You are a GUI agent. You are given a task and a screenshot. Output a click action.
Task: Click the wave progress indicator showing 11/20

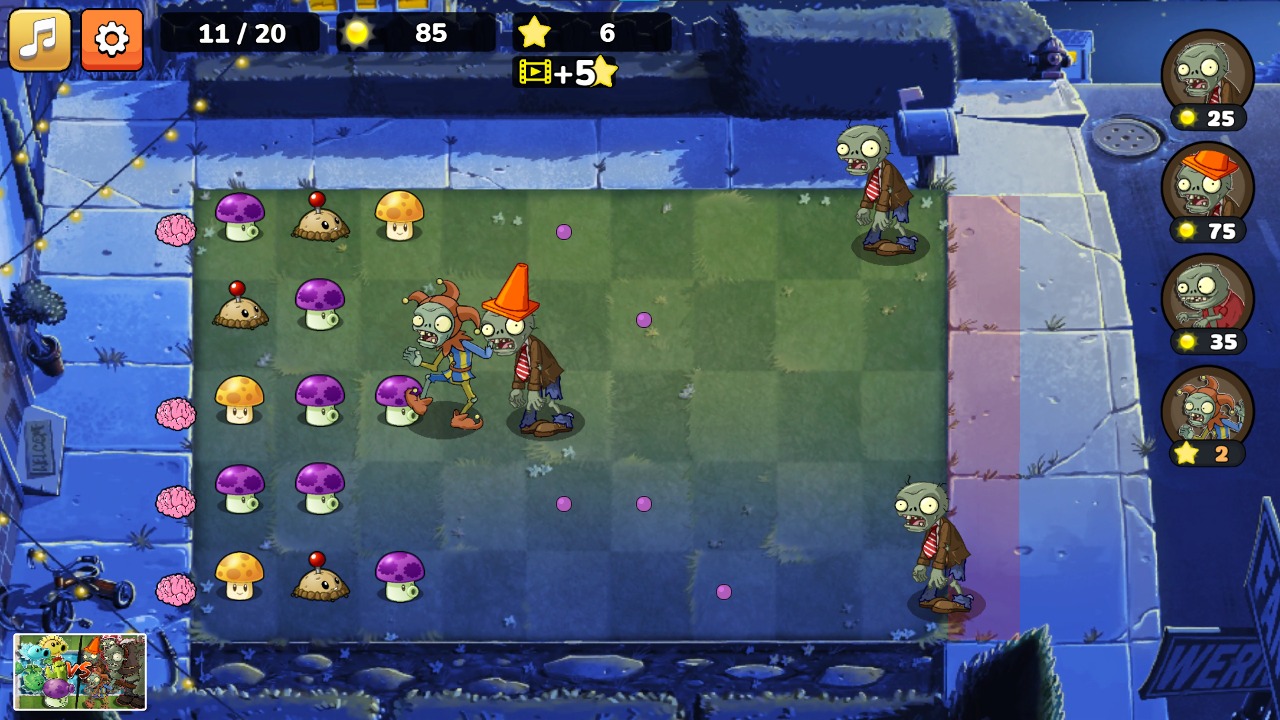pyautogui.click(x=243, y=33)
